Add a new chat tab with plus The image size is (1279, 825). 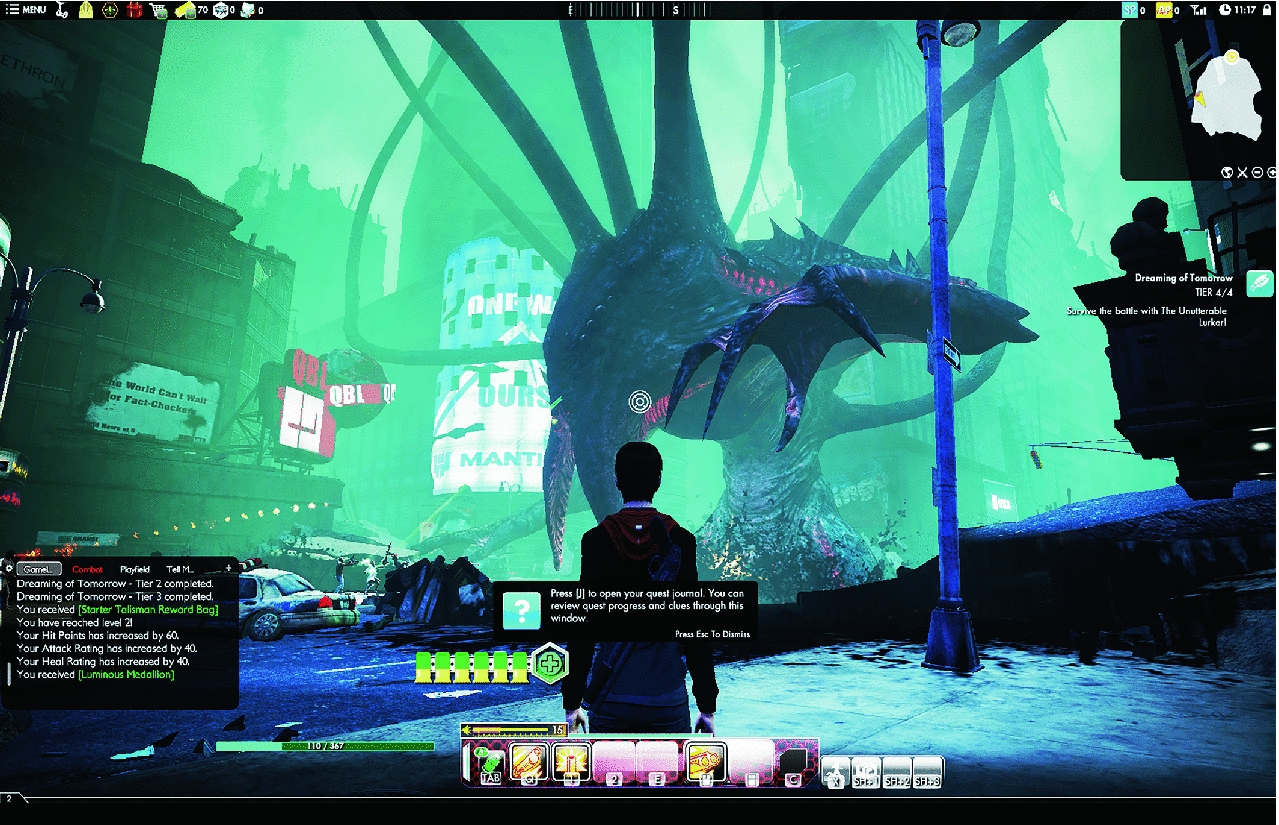229,569
